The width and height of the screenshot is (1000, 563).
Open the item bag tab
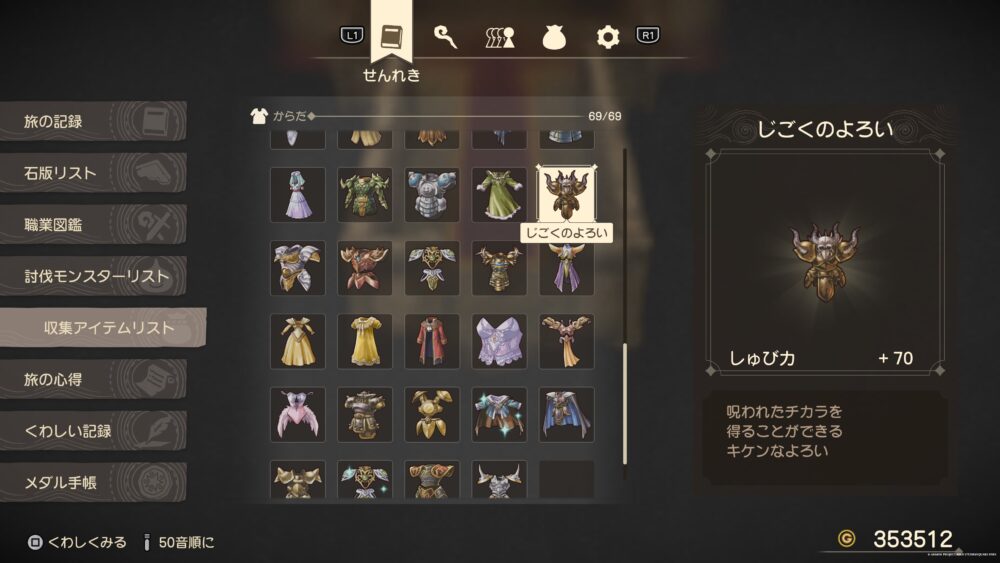[x=554, y=37]
